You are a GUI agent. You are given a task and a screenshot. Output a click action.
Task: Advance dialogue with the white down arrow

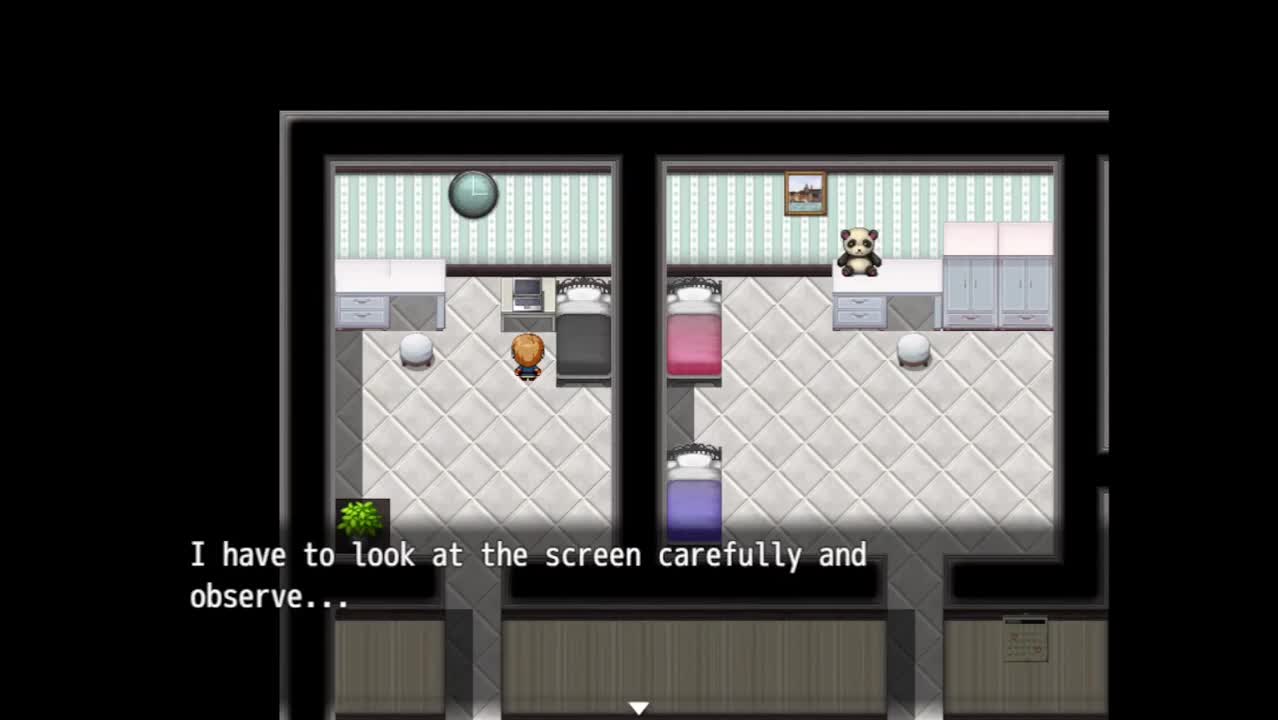tap(639, 708)
